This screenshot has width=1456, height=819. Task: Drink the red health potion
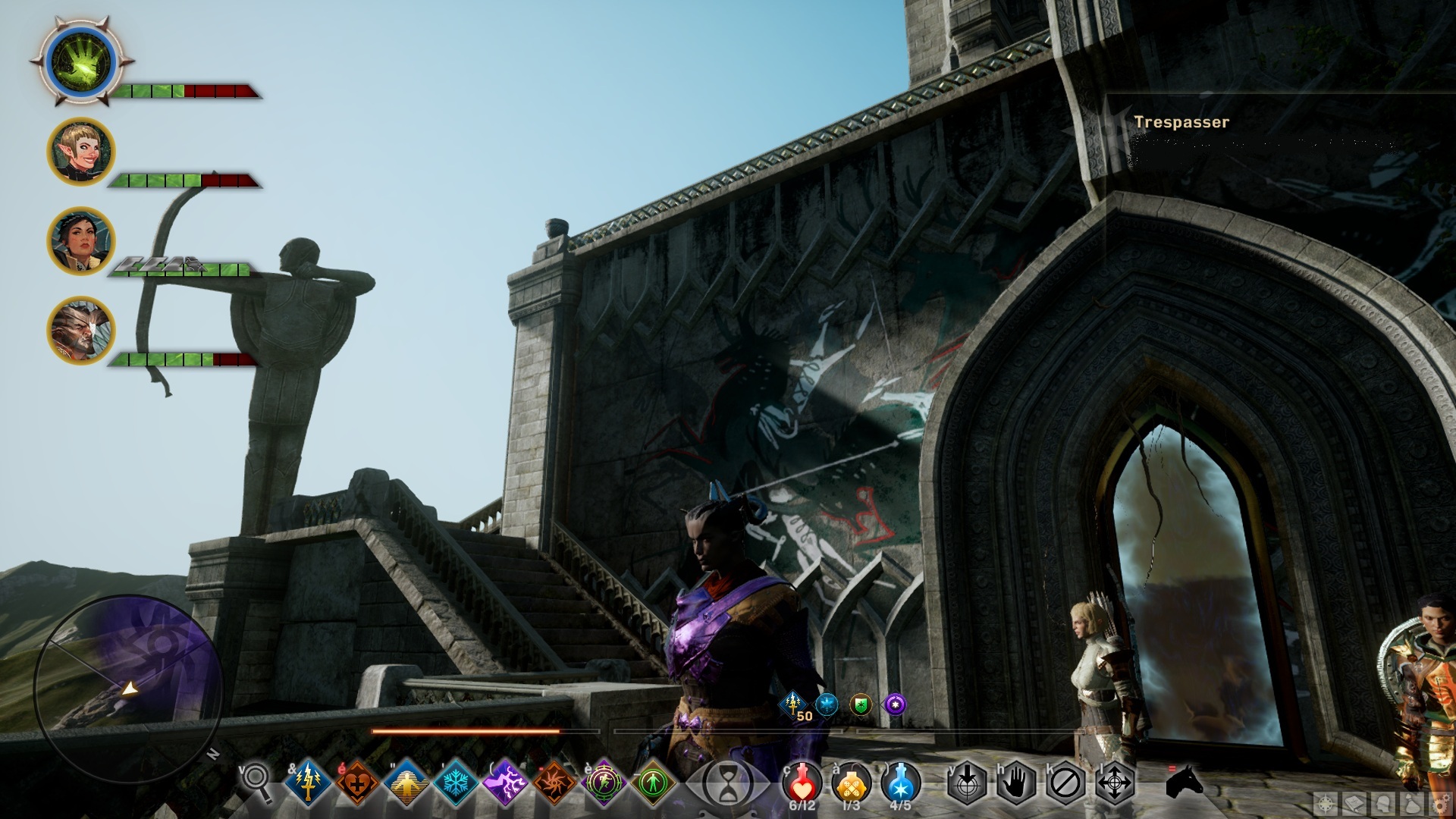coord(802,783)
